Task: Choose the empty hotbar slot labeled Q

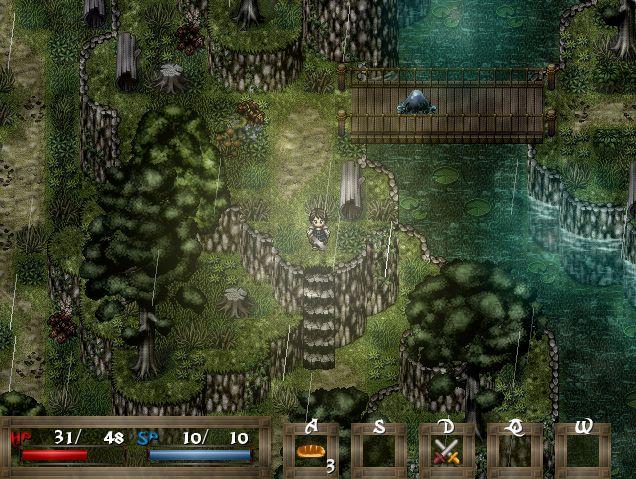Action: [x=514, y=451]
